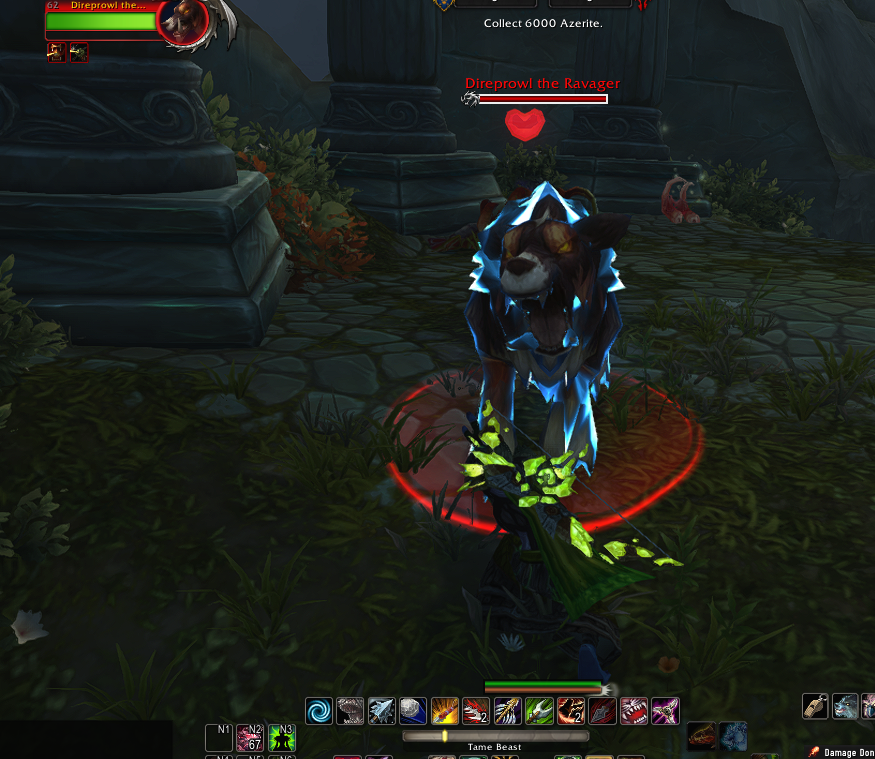
Task: Use the dark red spearhead ability
Action: (x=603, y=711)
